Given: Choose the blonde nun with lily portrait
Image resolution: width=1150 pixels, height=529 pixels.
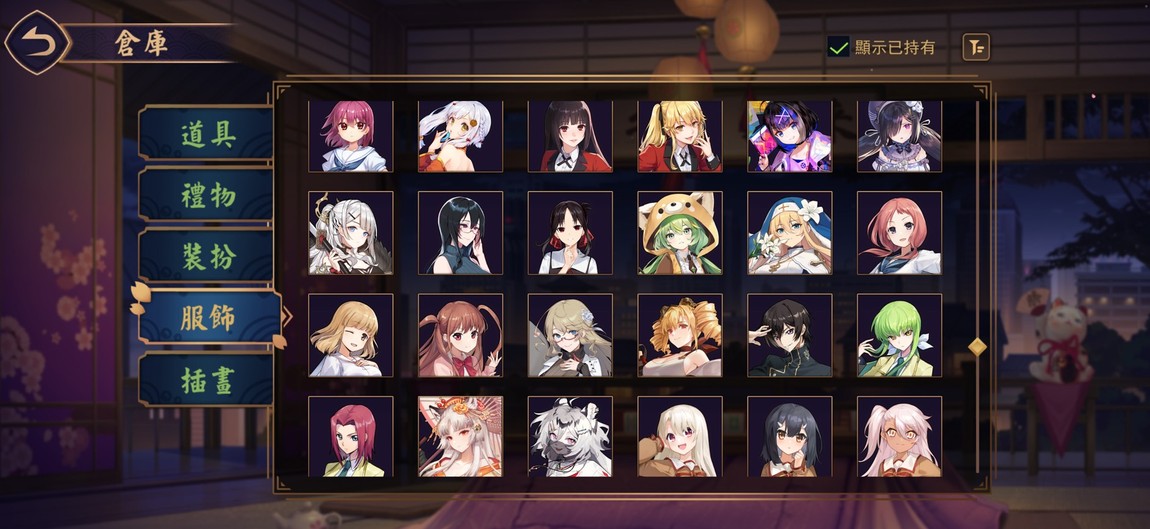Looking at the screenshot, I should click(x=790, y=233).
